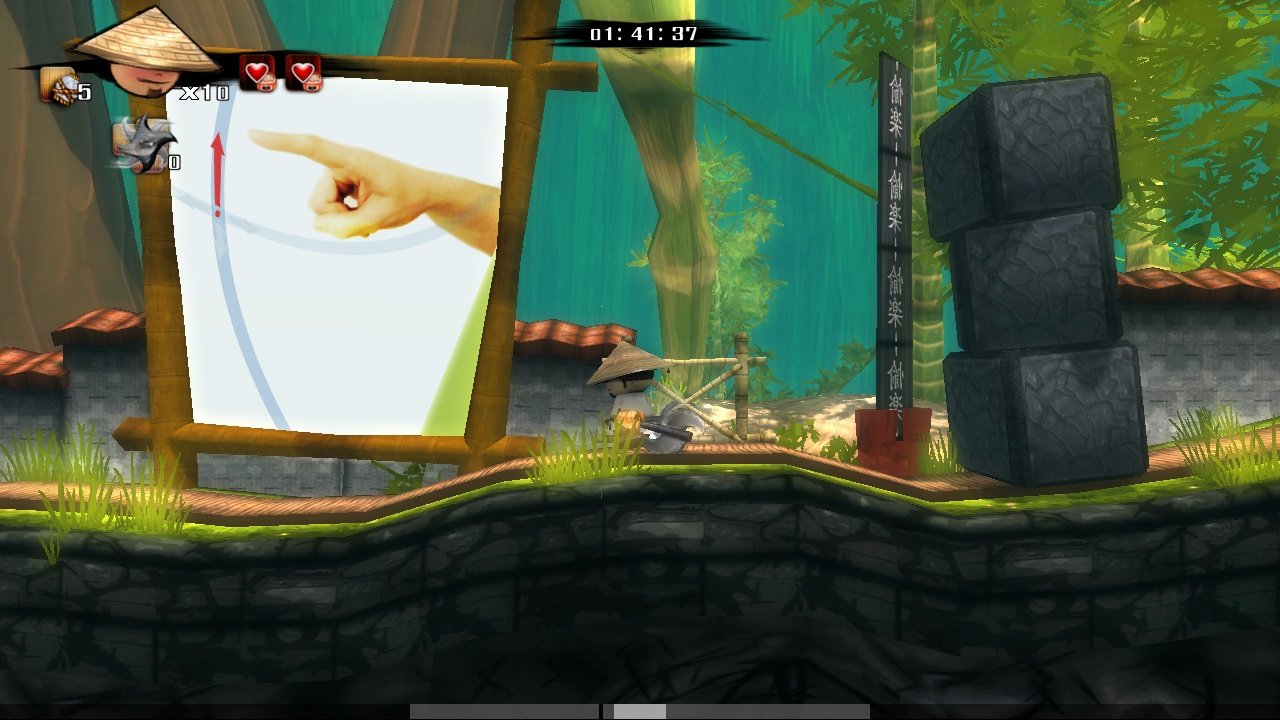Click the collectible counter icon showing 5
Screen dimensions: 1280x720
[59, 86]
